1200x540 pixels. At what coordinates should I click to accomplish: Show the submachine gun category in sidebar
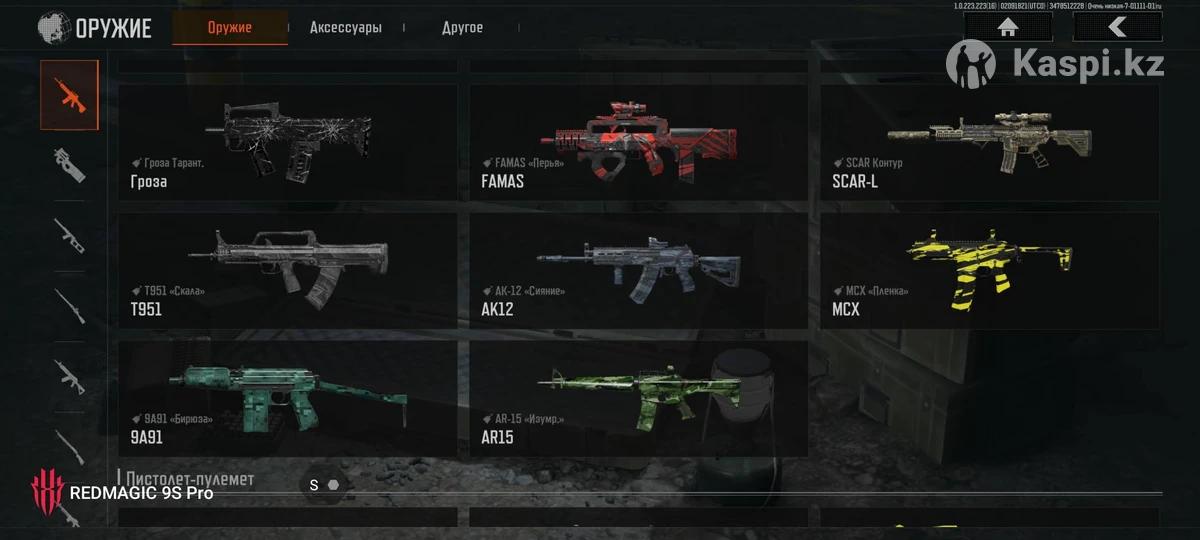[69, 165]
